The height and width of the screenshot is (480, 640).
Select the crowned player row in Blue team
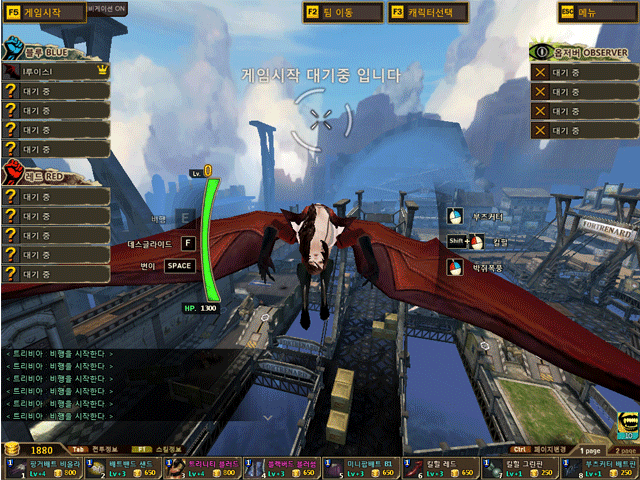[x=55, y=71]
